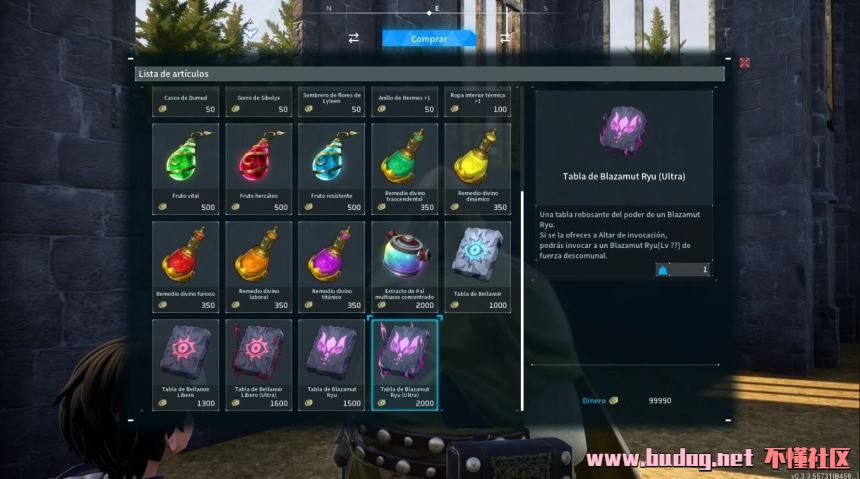Select Remedio divino dinámico
Viewport: 860px width, 479px height.
477,167
